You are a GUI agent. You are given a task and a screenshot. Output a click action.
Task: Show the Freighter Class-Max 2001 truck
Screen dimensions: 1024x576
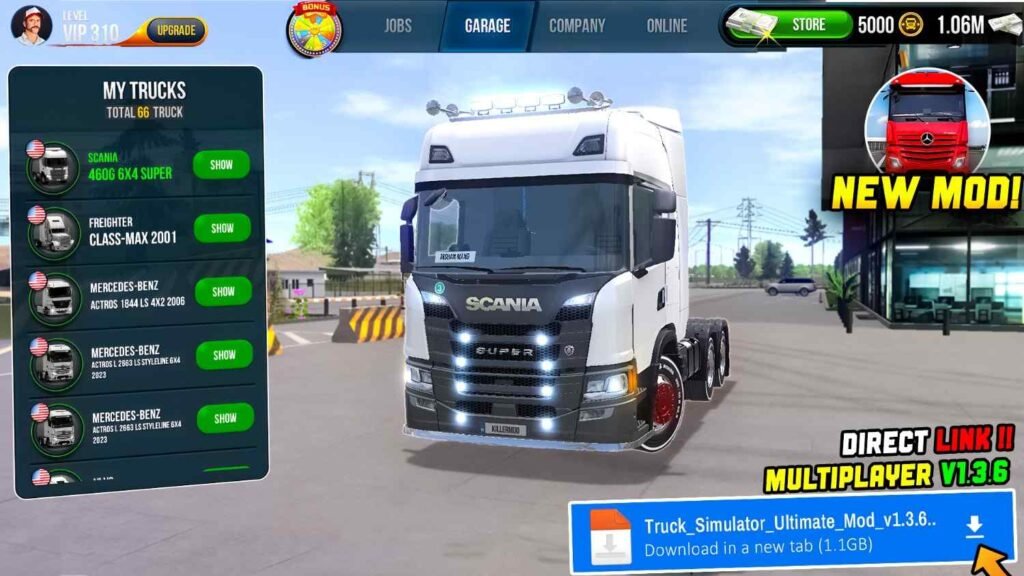click(x=222, y=228)
